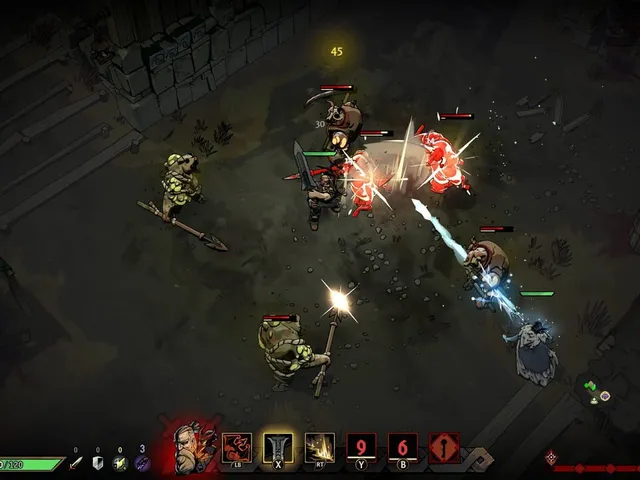Image resolution: width=640 pixels, height=480 pixels.
Task: Click the ability slot showing cooldown 6
Action: [403, 447]
